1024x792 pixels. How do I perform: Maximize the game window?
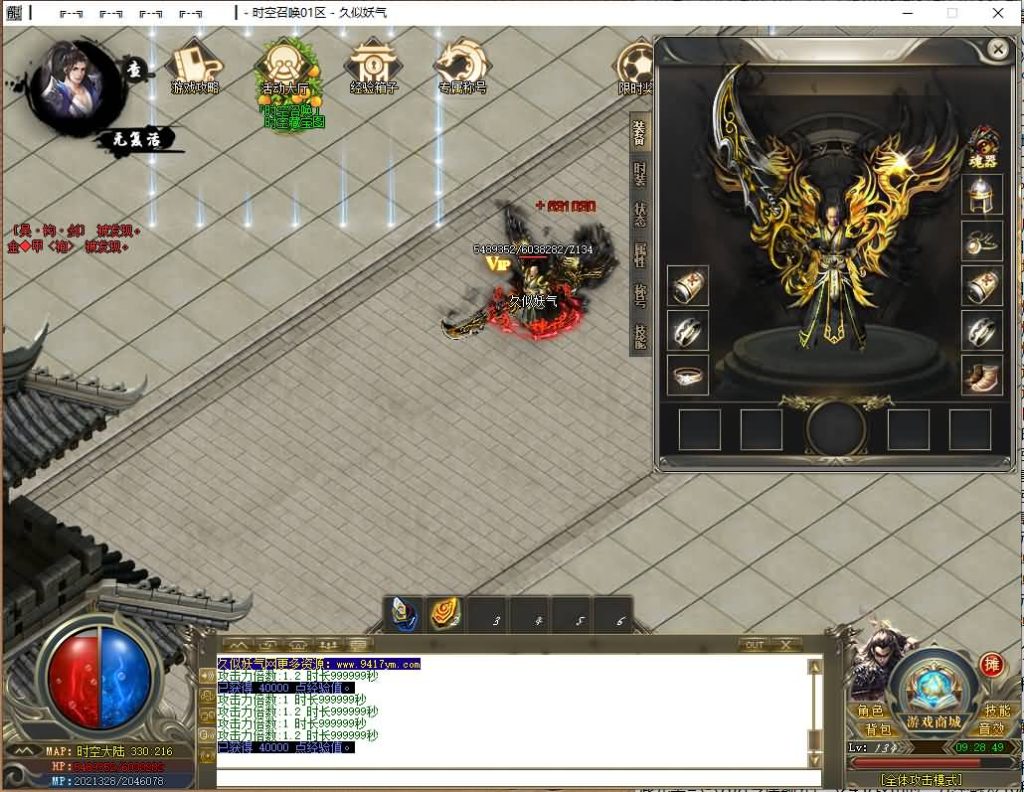(x=952, y=13)
